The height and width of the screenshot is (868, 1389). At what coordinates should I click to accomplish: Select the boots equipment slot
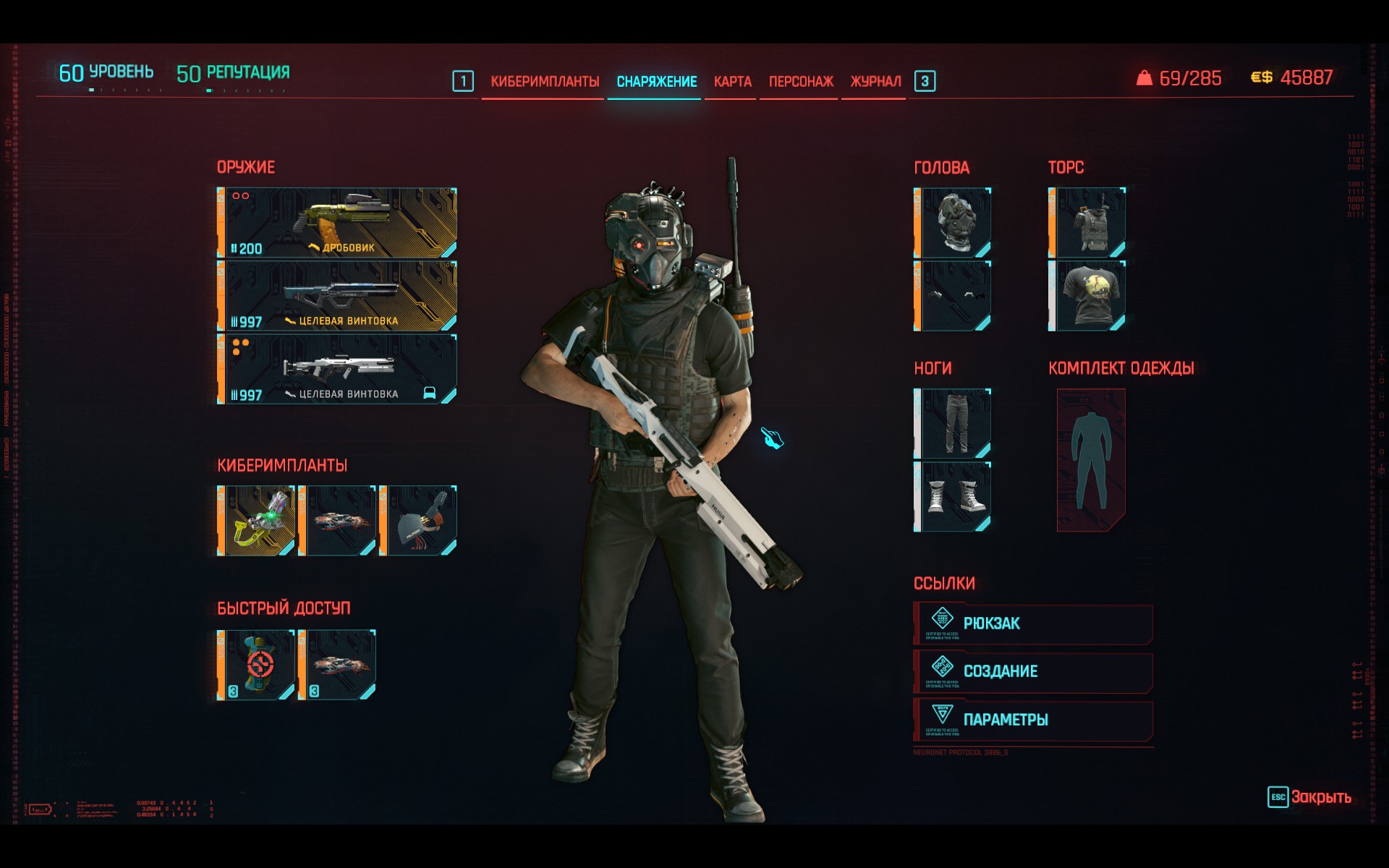tap(953, 497)
